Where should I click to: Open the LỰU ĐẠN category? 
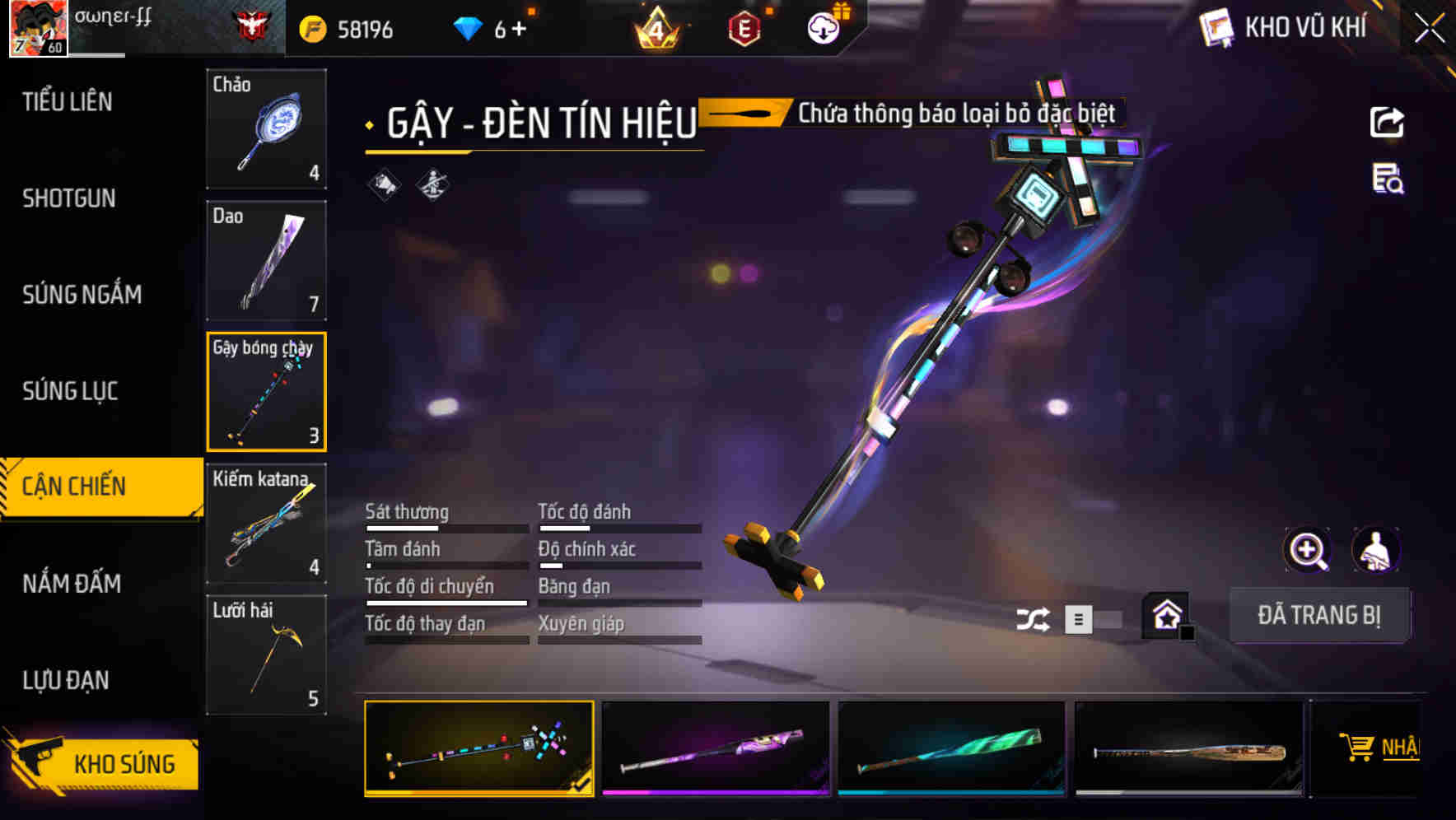tap(66, 680)
